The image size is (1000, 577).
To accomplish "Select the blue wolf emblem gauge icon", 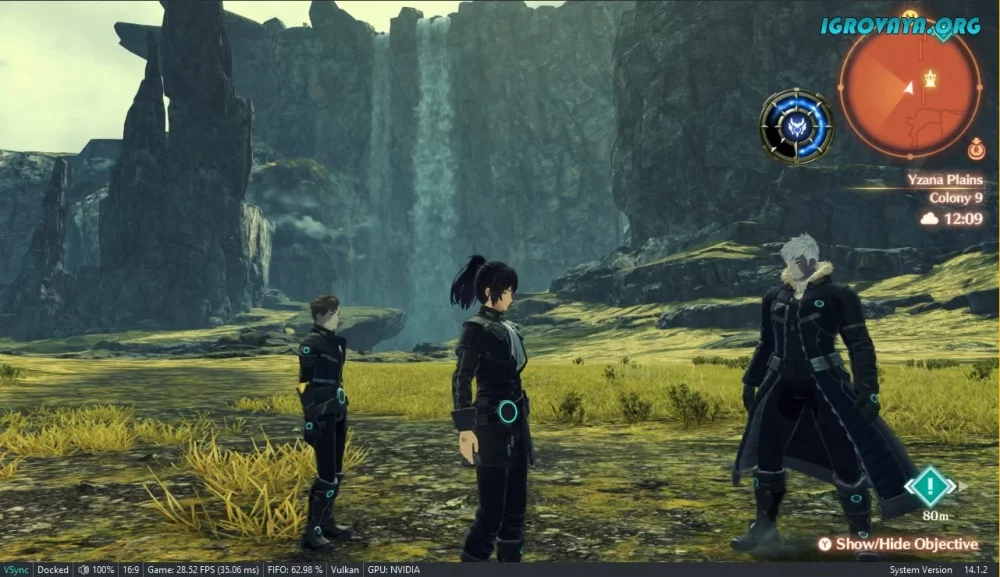I will pos(796,125).
